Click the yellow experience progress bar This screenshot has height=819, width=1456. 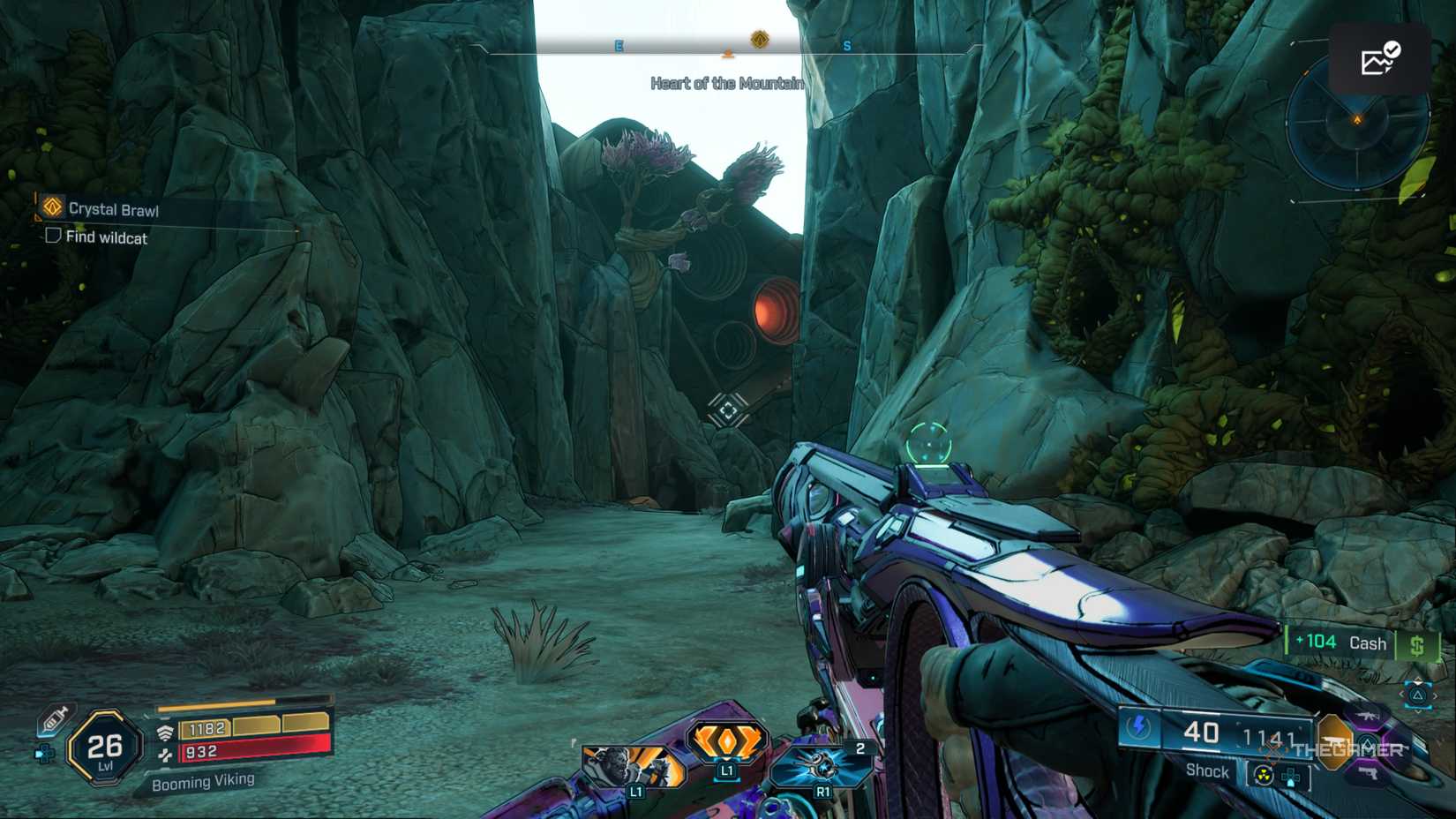215,705
